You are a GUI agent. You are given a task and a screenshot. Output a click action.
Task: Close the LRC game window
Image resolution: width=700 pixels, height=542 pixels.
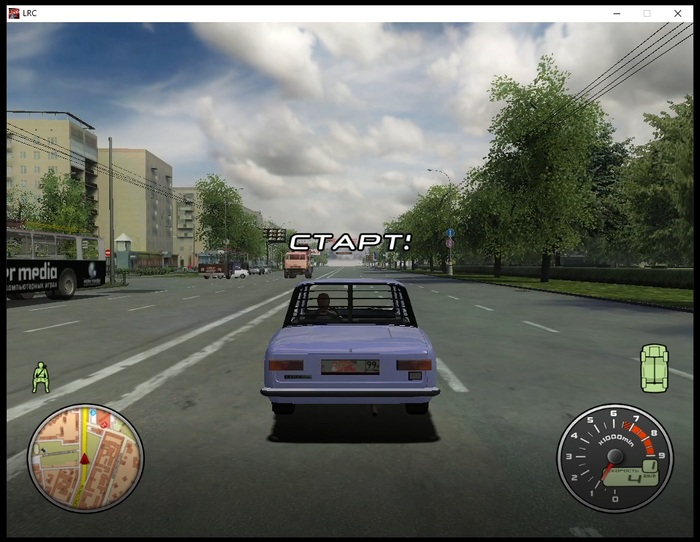click(x=677, y=13)
